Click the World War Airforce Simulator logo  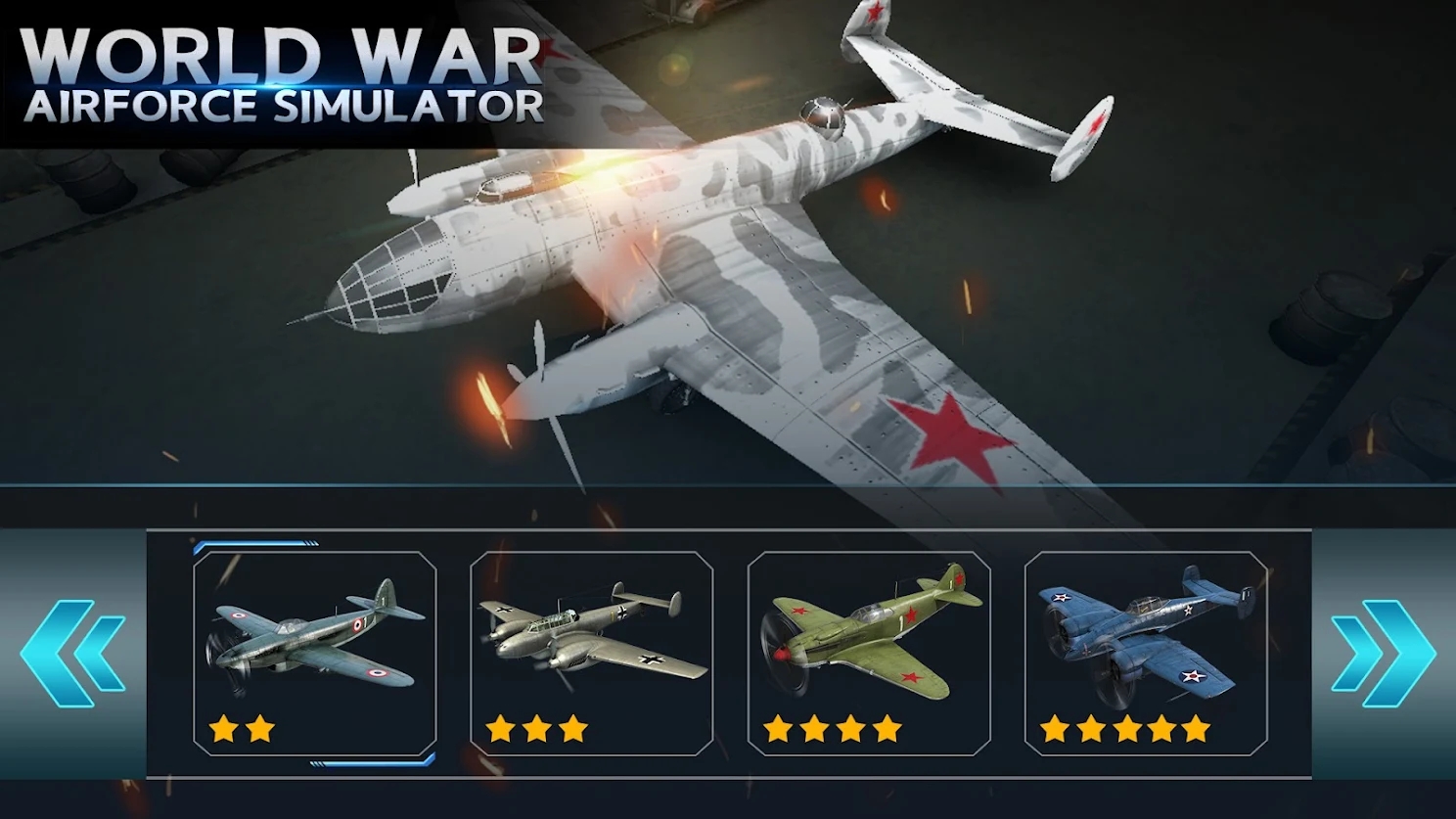[x=279, y=73]
